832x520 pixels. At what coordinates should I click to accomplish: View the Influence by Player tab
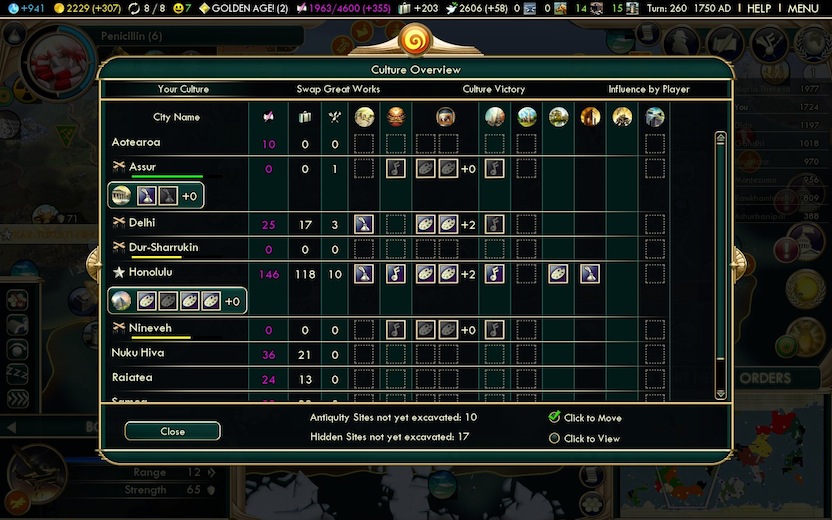(648, 89)
